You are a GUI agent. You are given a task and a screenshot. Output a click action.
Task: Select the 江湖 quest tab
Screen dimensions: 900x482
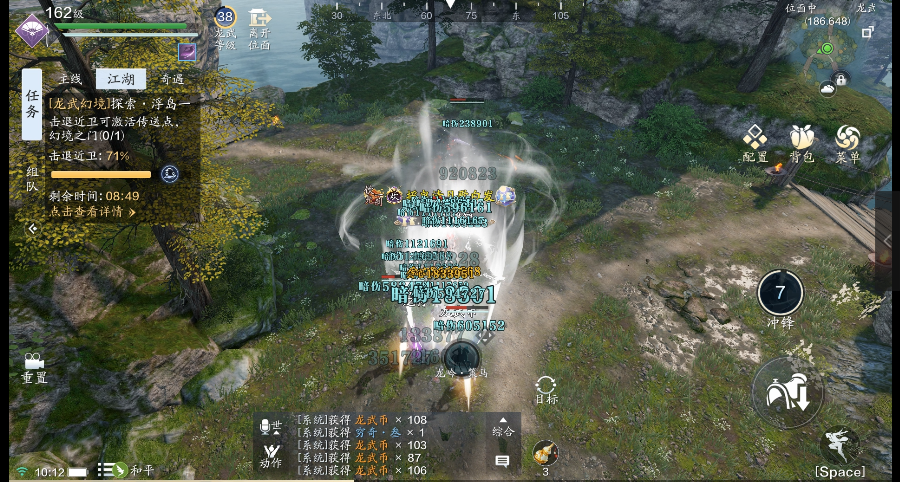pyautogui.click(x=120, y=79)
